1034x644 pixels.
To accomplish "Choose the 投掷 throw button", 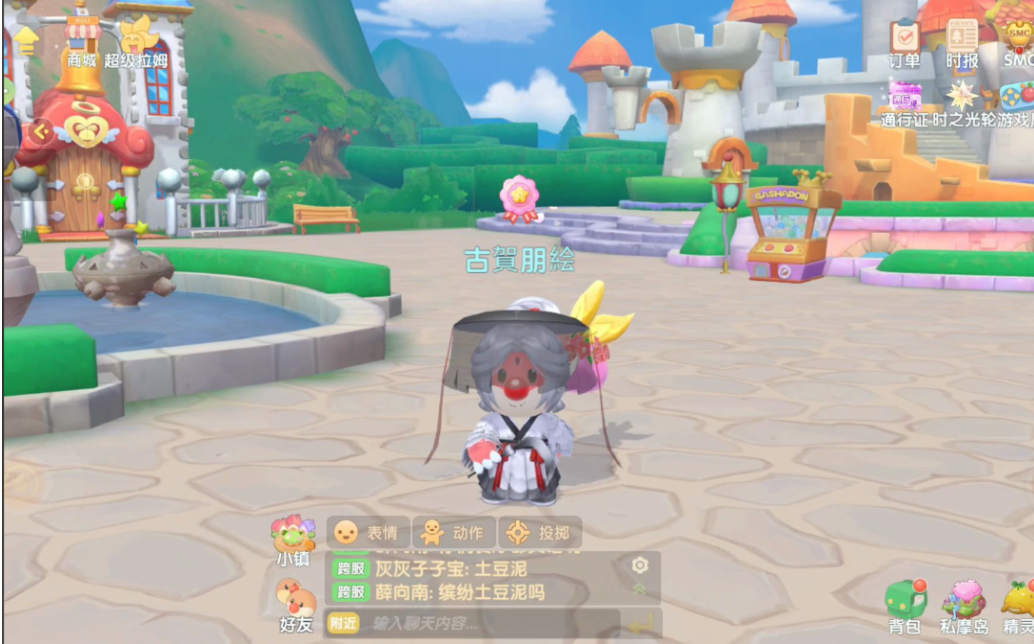I will [x=540, y=532].
